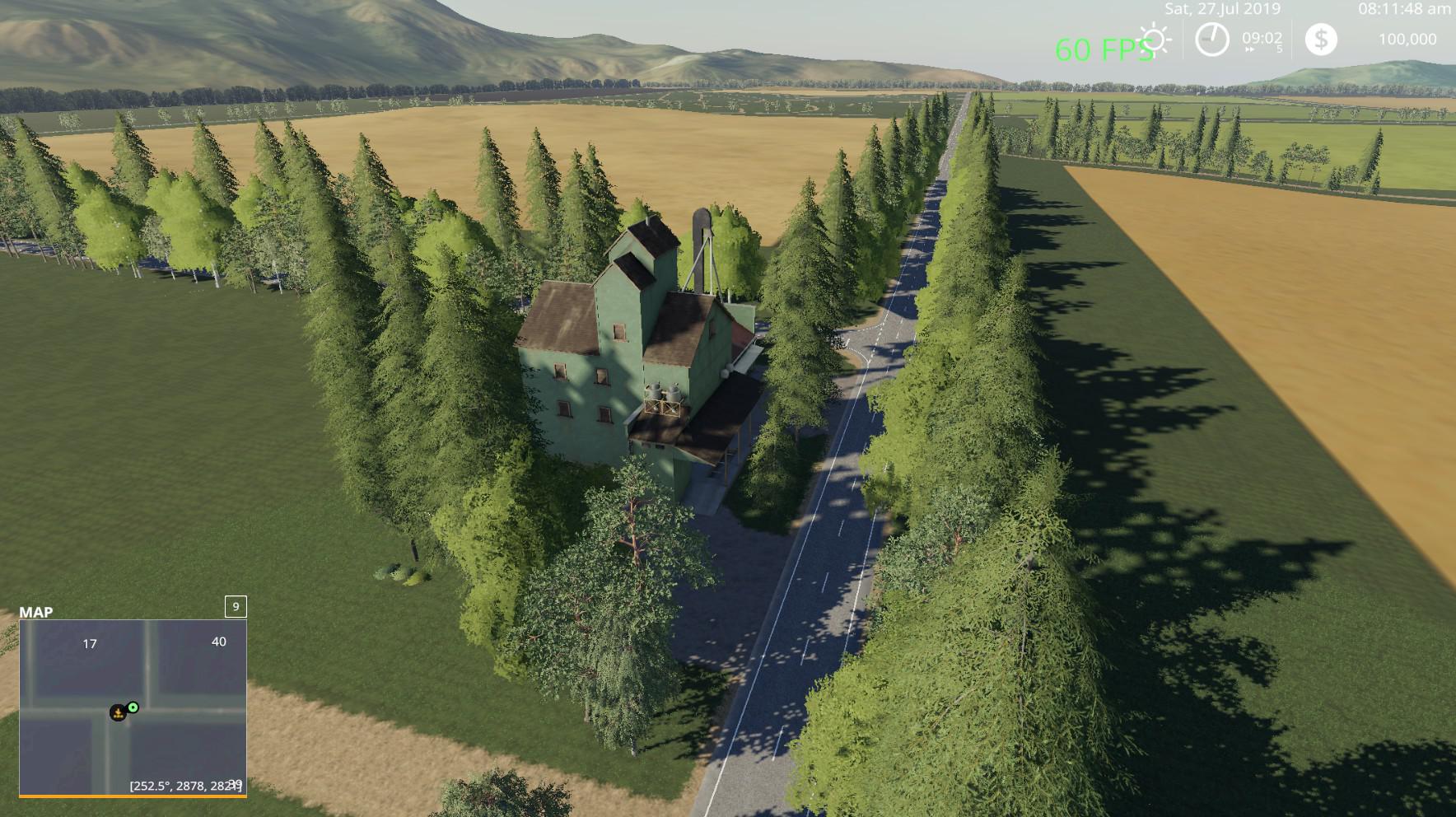Select field 40 on the minimap
Viewport: 1456px width, 817px height.
pos(218,642)
